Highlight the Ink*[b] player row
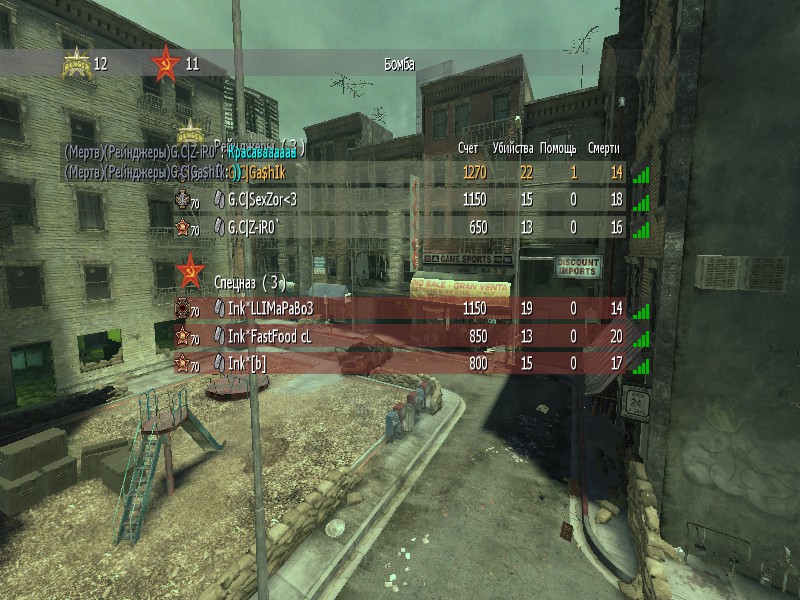 click(x=400, y=364)
